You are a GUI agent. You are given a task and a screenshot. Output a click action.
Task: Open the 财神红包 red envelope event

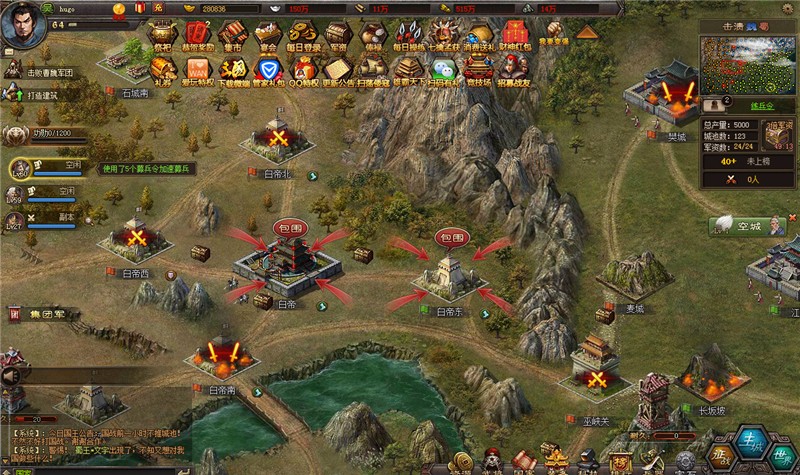click(x=513, y=36)
